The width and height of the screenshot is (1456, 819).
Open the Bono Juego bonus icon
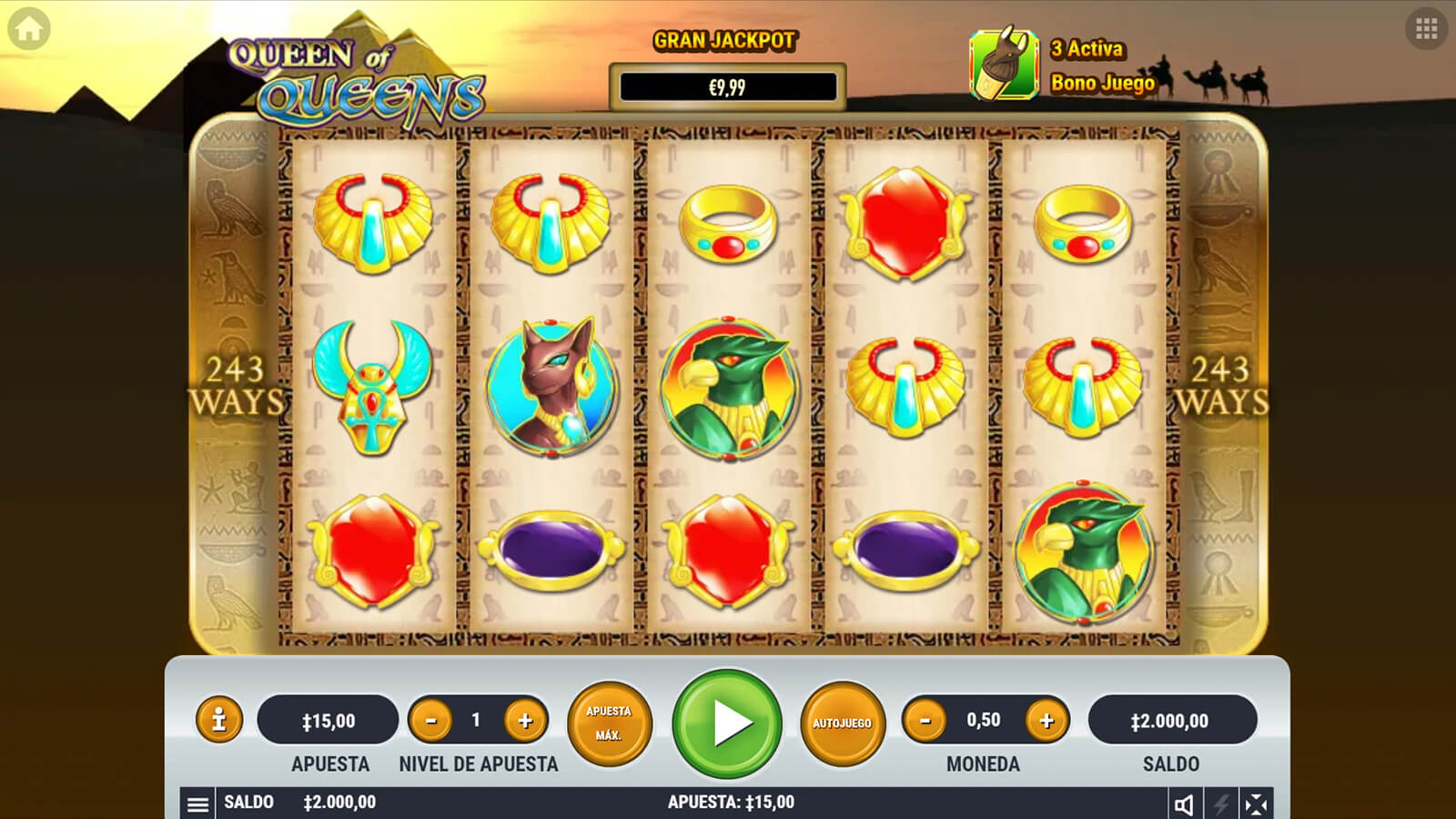[x=1004, y=65]
